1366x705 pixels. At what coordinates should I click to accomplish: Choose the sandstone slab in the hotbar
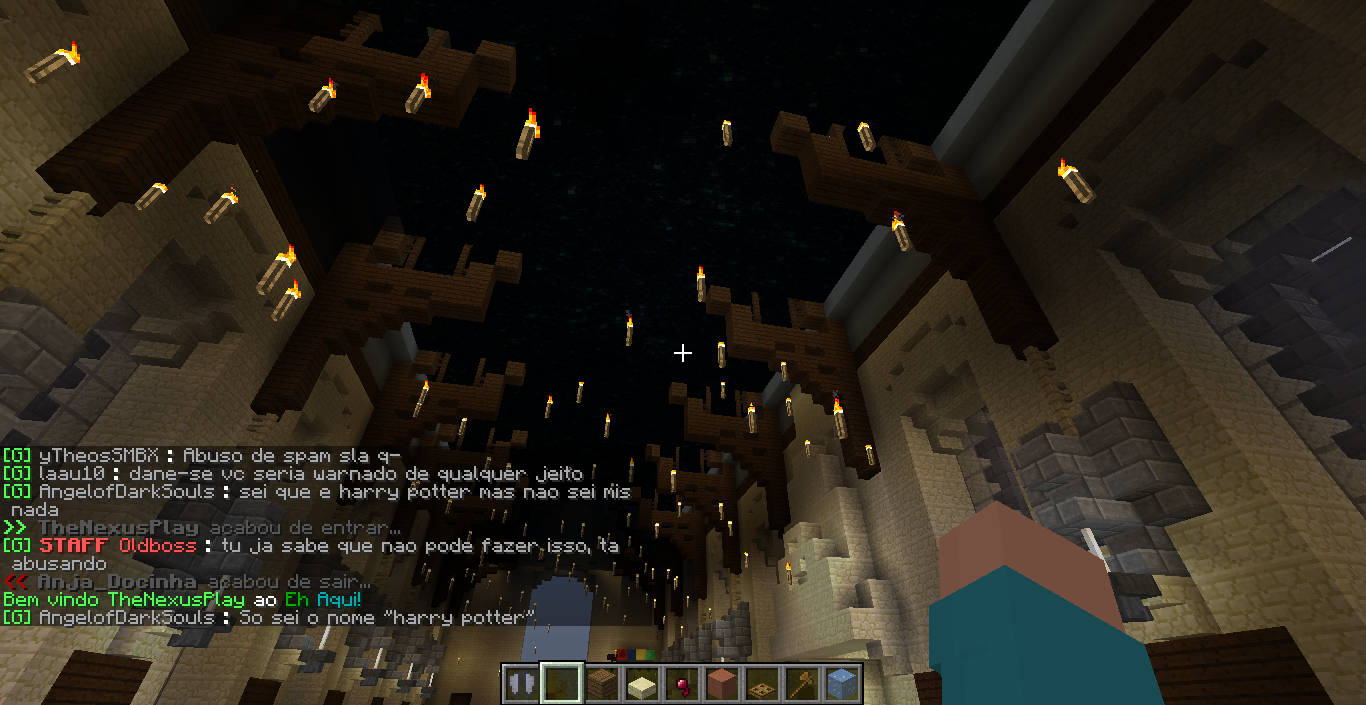coord(641,684)
